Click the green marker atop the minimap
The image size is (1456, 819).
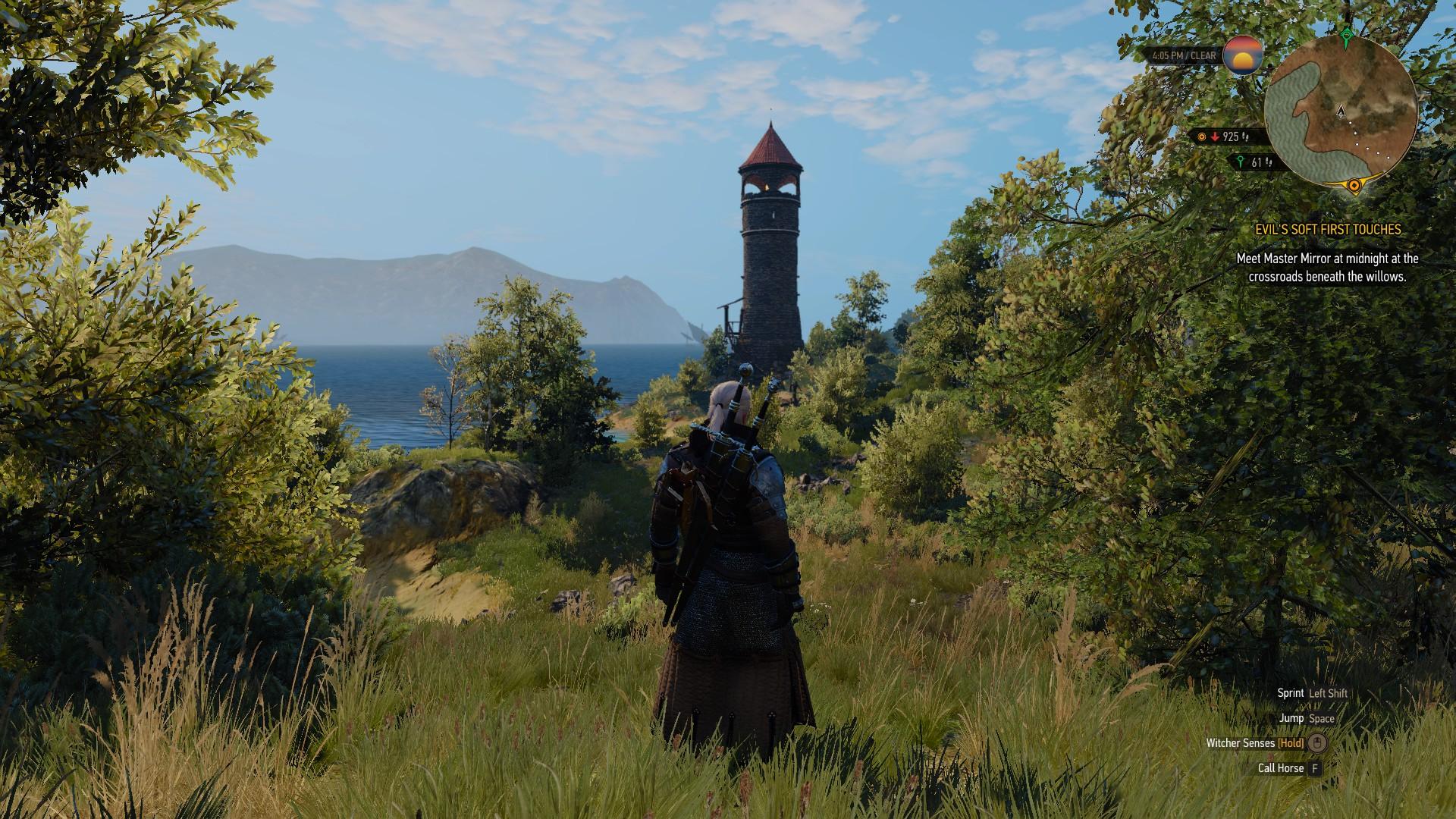[x=1346, y=34]
